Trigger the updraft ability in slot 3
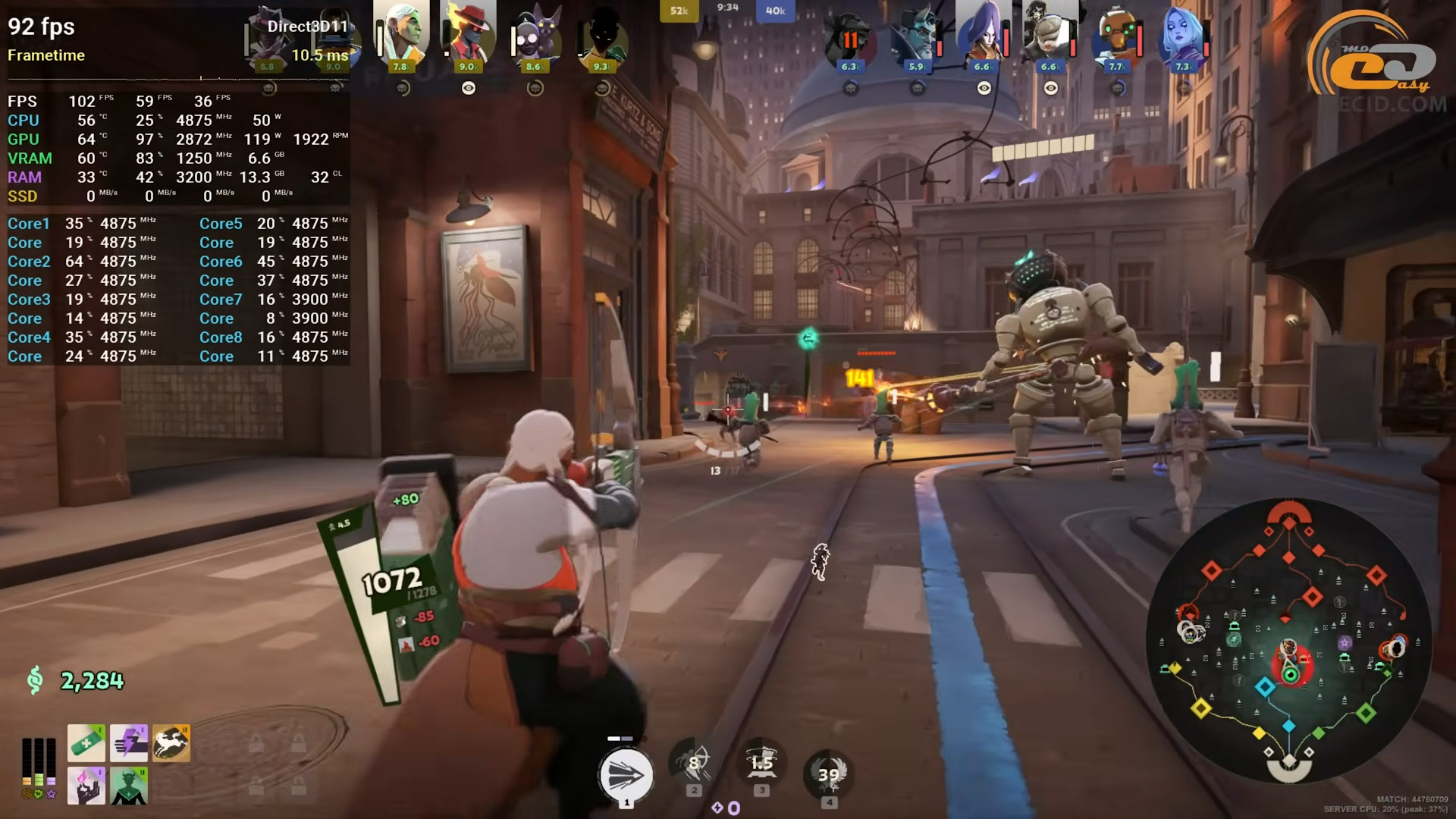 click(761, 764)
